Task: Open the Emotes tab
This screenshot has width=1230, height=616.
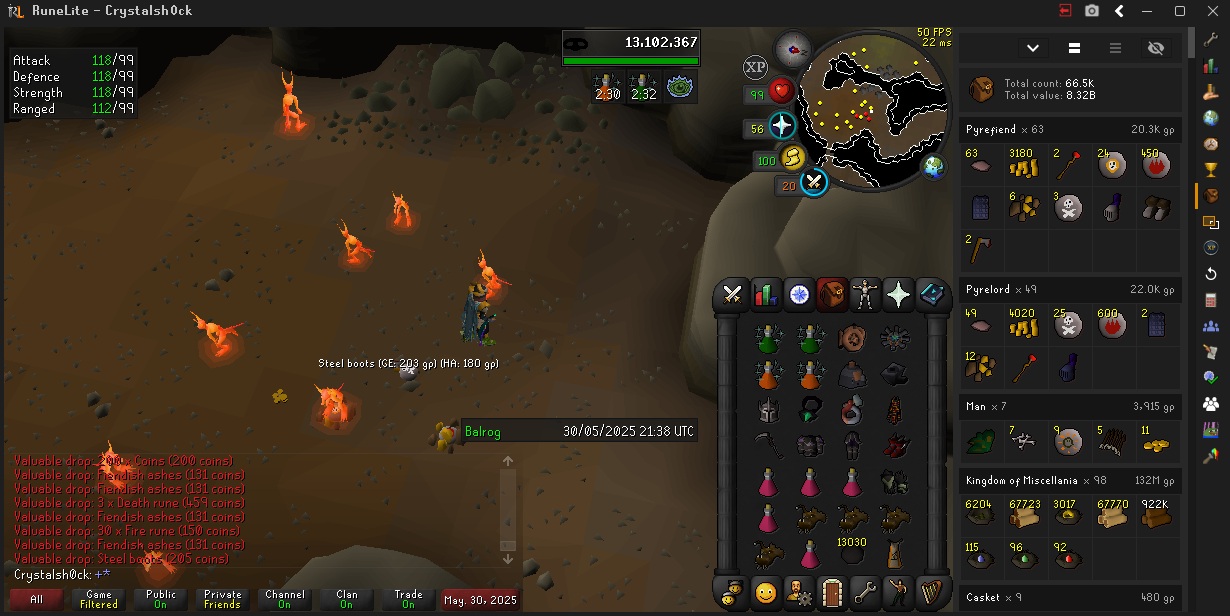Action: [898, 592]
